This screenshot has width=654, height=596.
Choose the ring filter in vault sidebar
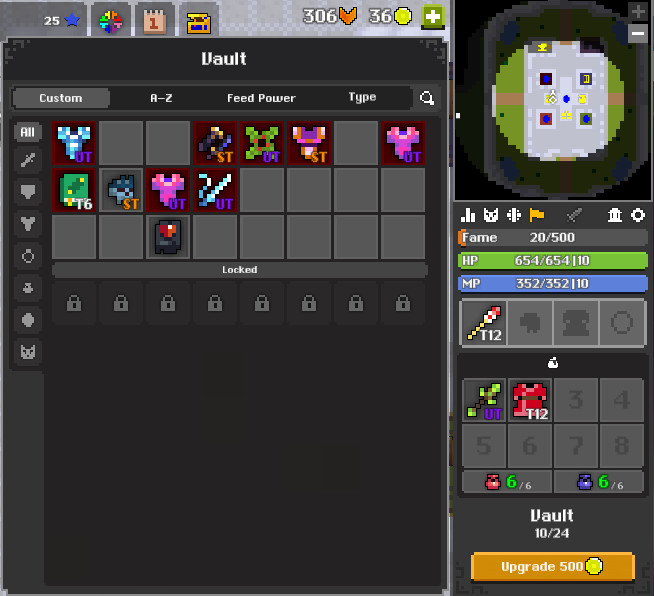(x=28, y=256)
